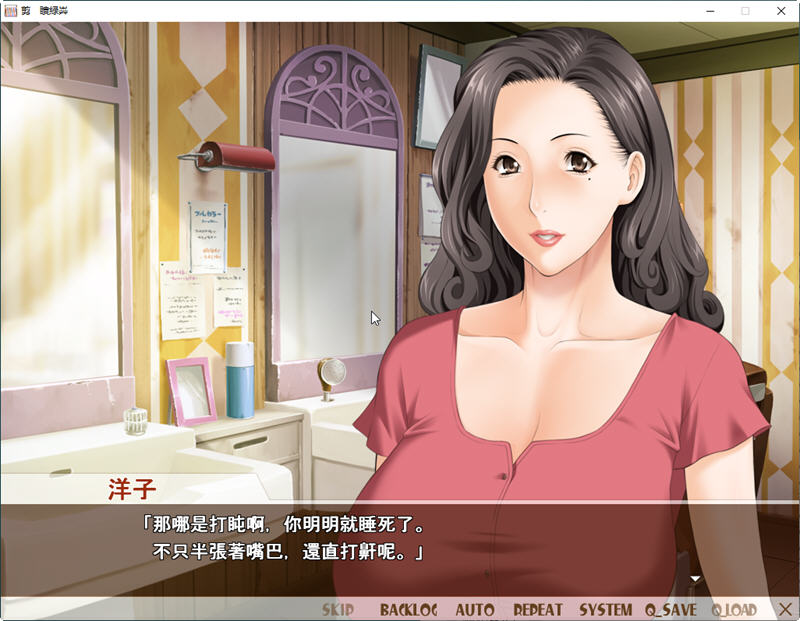Quick load with Q_LOAD

point(734,609)
